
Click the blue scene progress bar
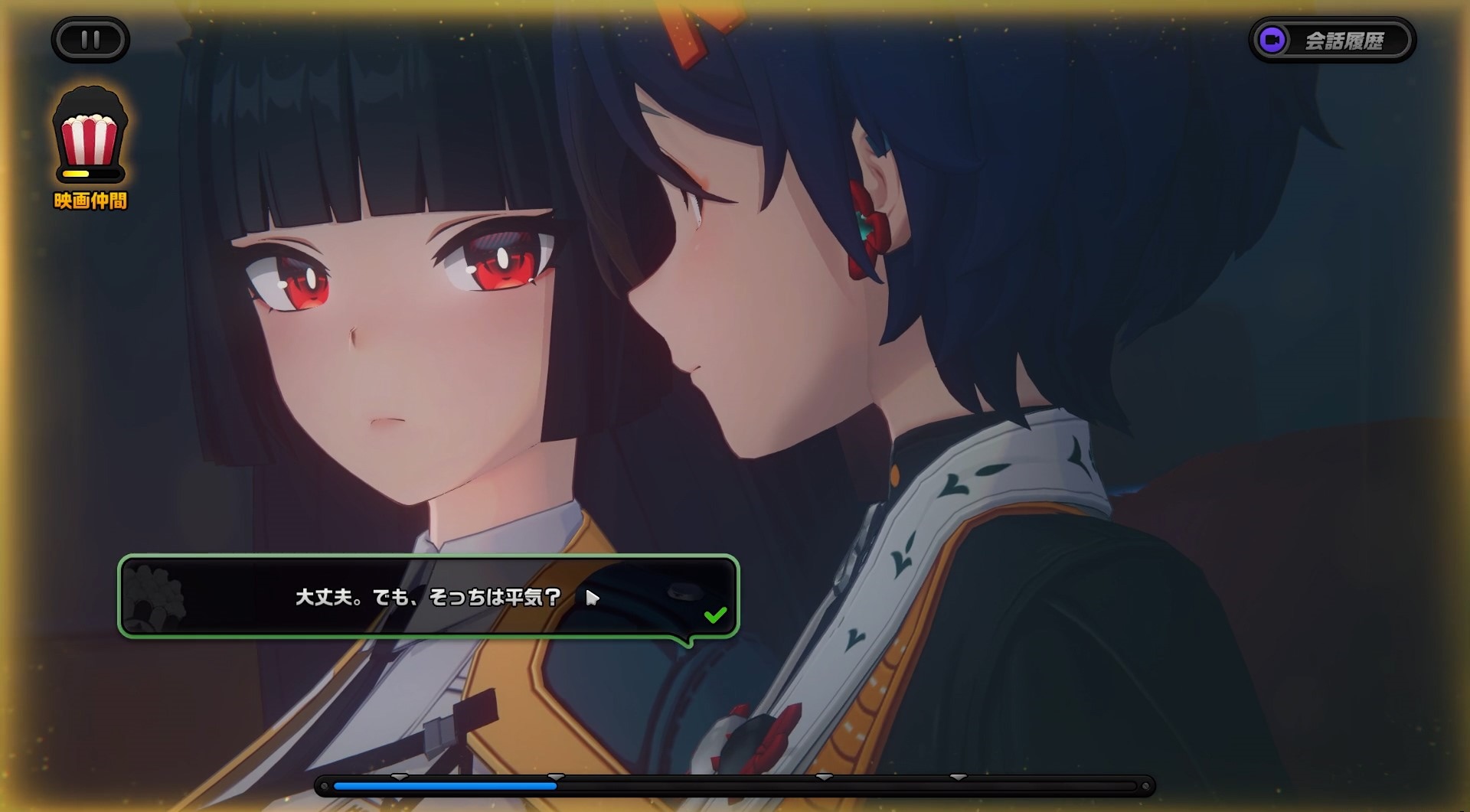(444, 785)
